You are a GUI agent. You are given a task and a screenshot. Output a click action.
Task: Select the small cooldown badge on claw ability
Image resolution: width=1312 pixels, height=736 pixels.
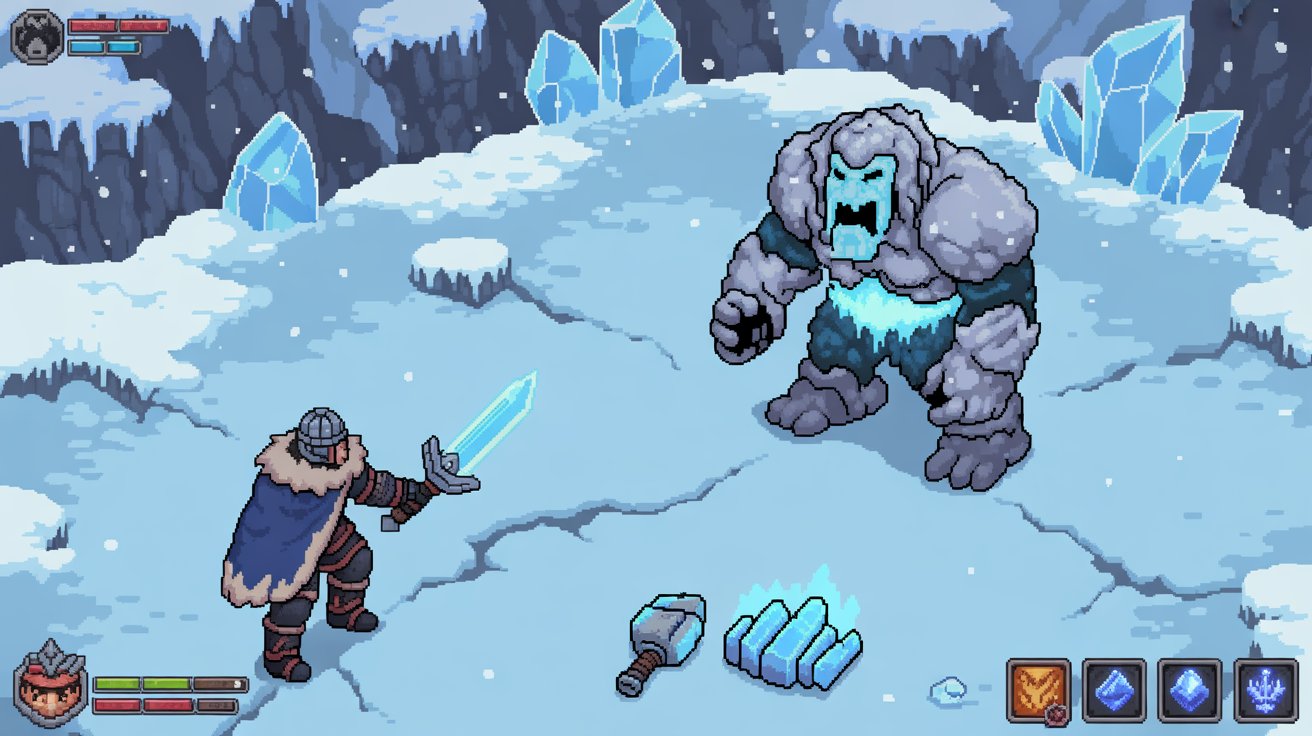point(1055,714)
